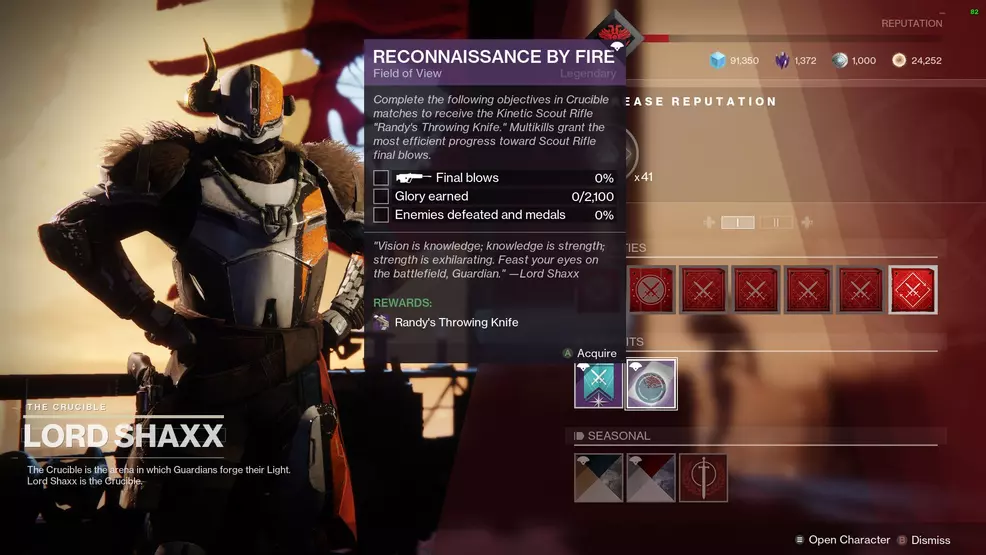This screenshot has width=986, height=555.
Task: Pick the bounty with circled crossed swords
Action: (x=651, y=290)
